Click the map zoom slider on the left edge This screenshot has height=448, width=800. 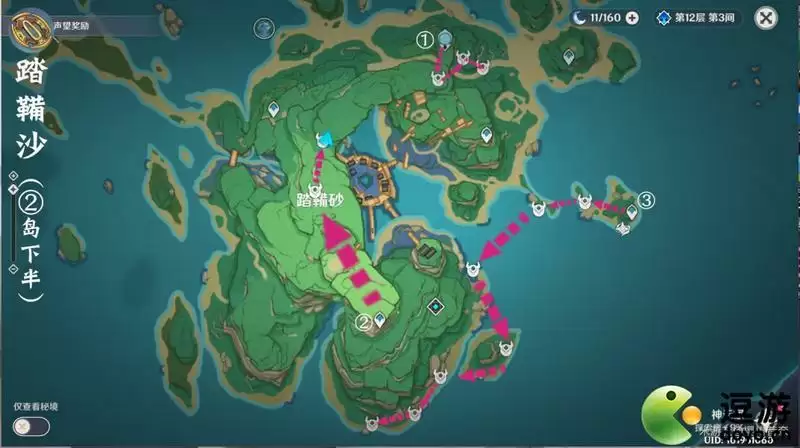(x=13, y=222)
